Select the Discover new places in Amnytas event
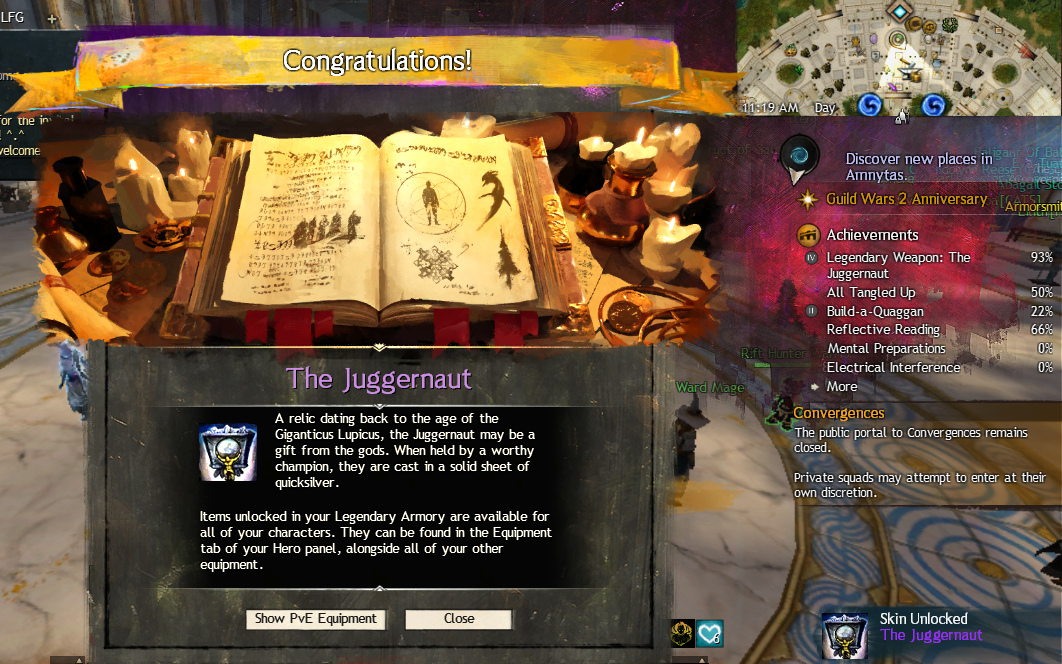 point(918,167)
